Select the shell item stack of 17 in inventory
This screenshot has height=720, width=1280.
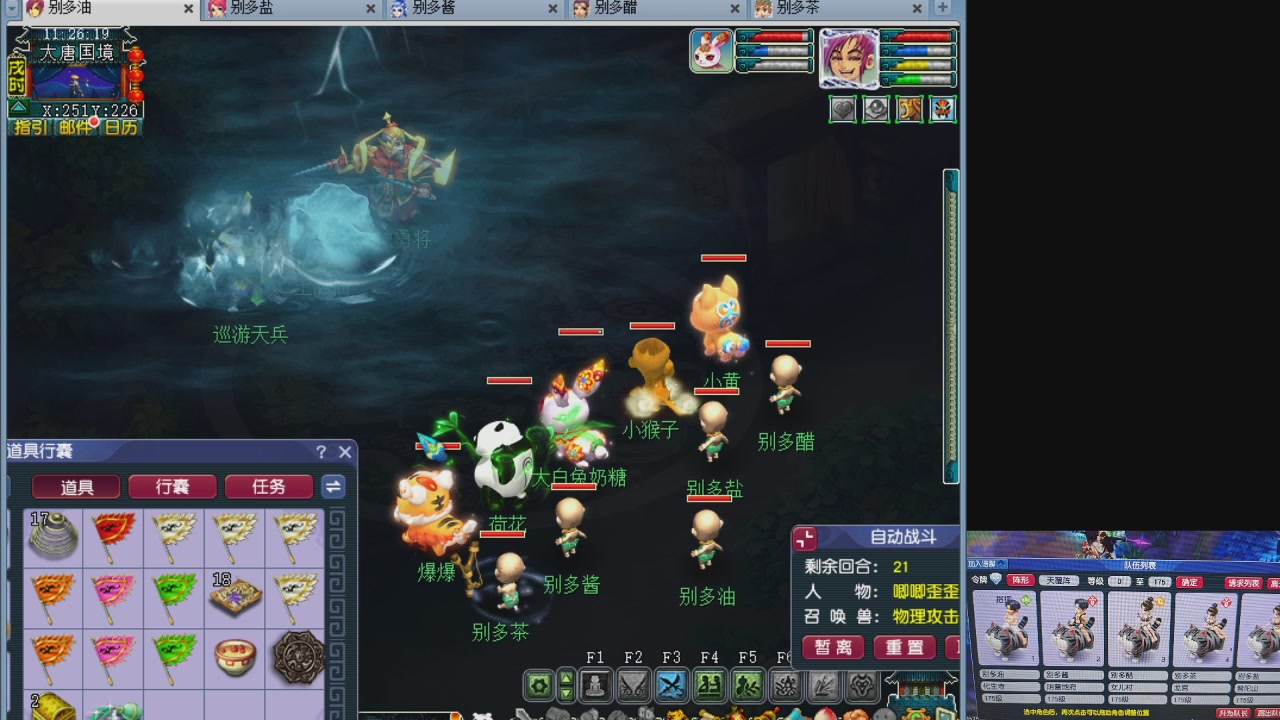tap(54, 538)
